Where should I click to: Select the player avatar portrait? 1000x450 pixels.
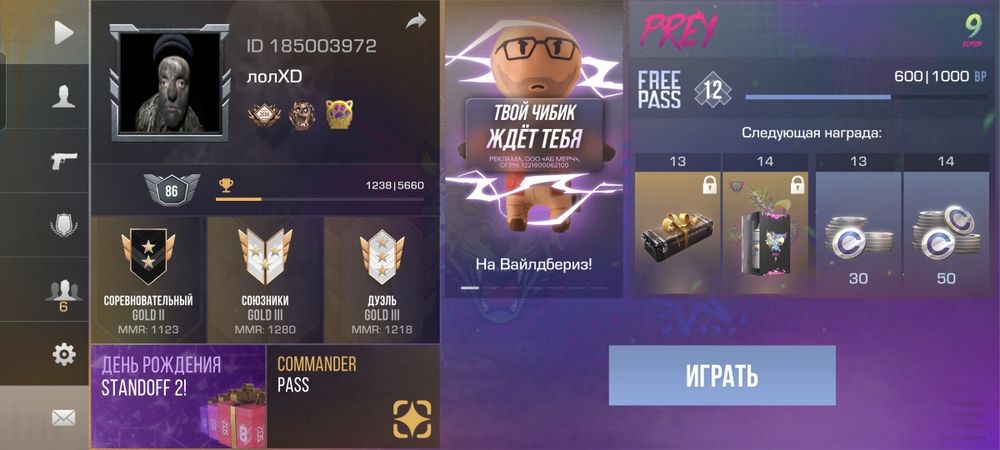pyautogui.click(x=162, y=83)
